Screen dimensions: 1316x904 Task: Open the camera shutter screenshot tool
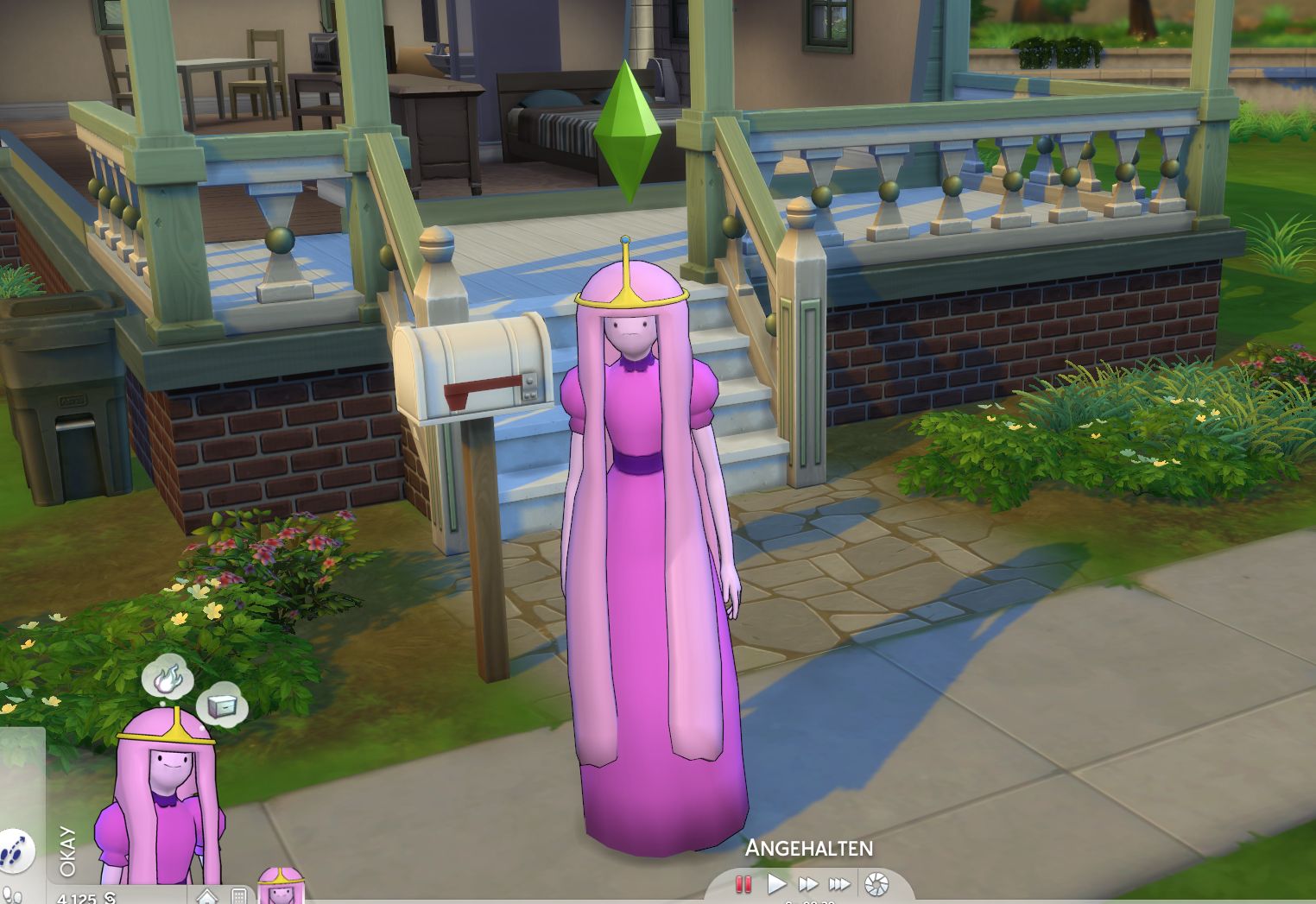click(876, 884)
